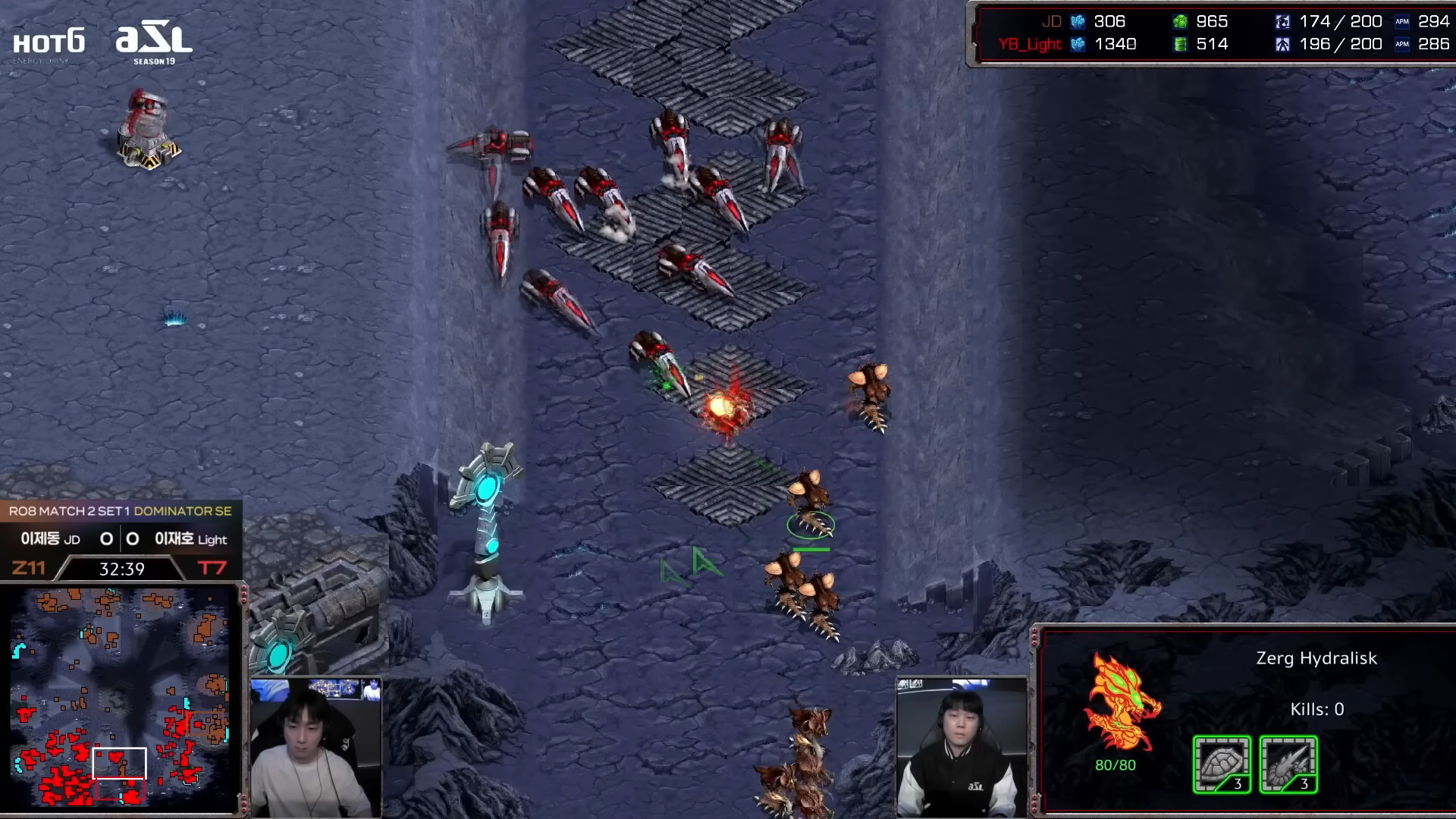Select the Missile Attacks upgrade icon
Viewport: 1456px width, 819px height.
tap(1288, 764)
